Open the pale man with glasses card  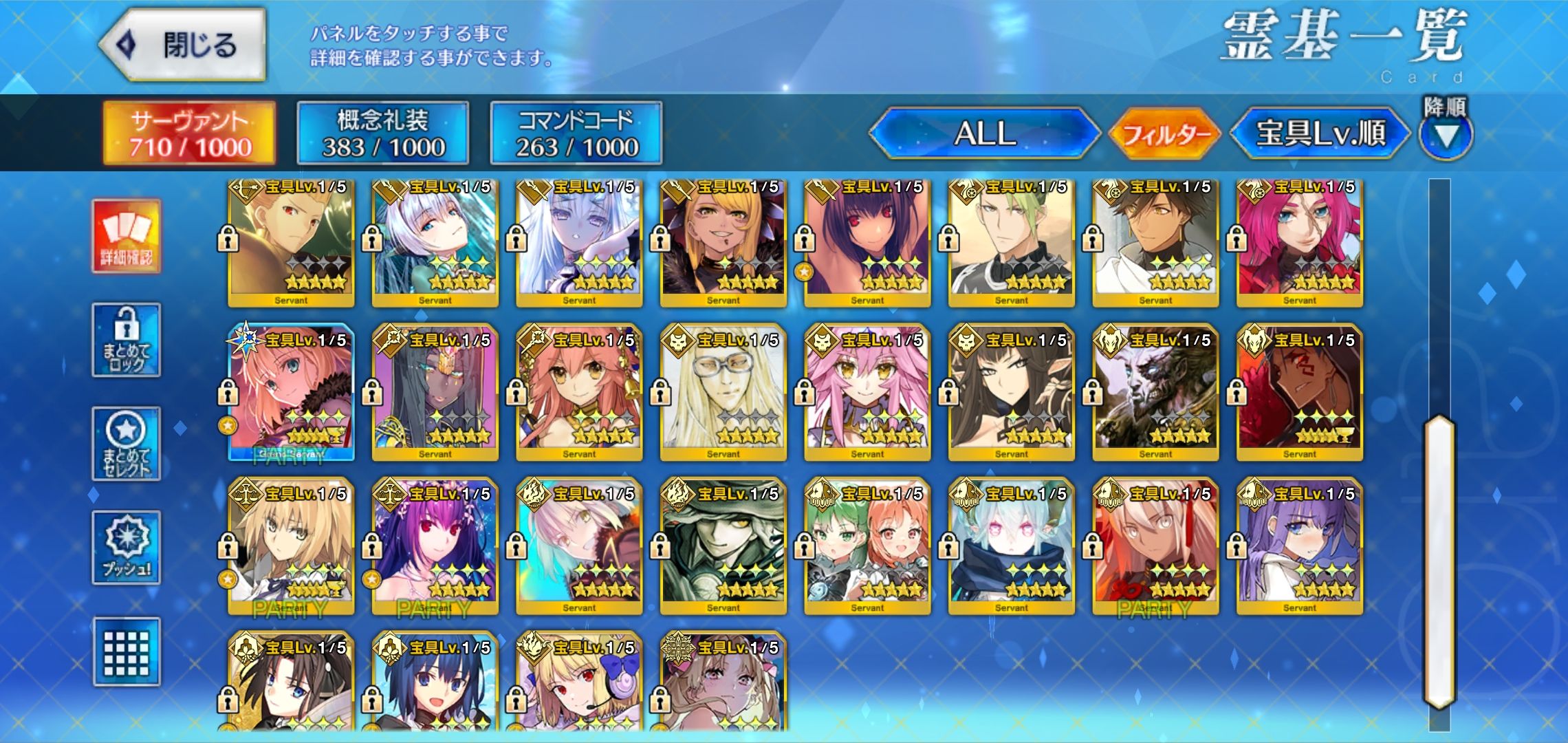[x=723, y=392]
